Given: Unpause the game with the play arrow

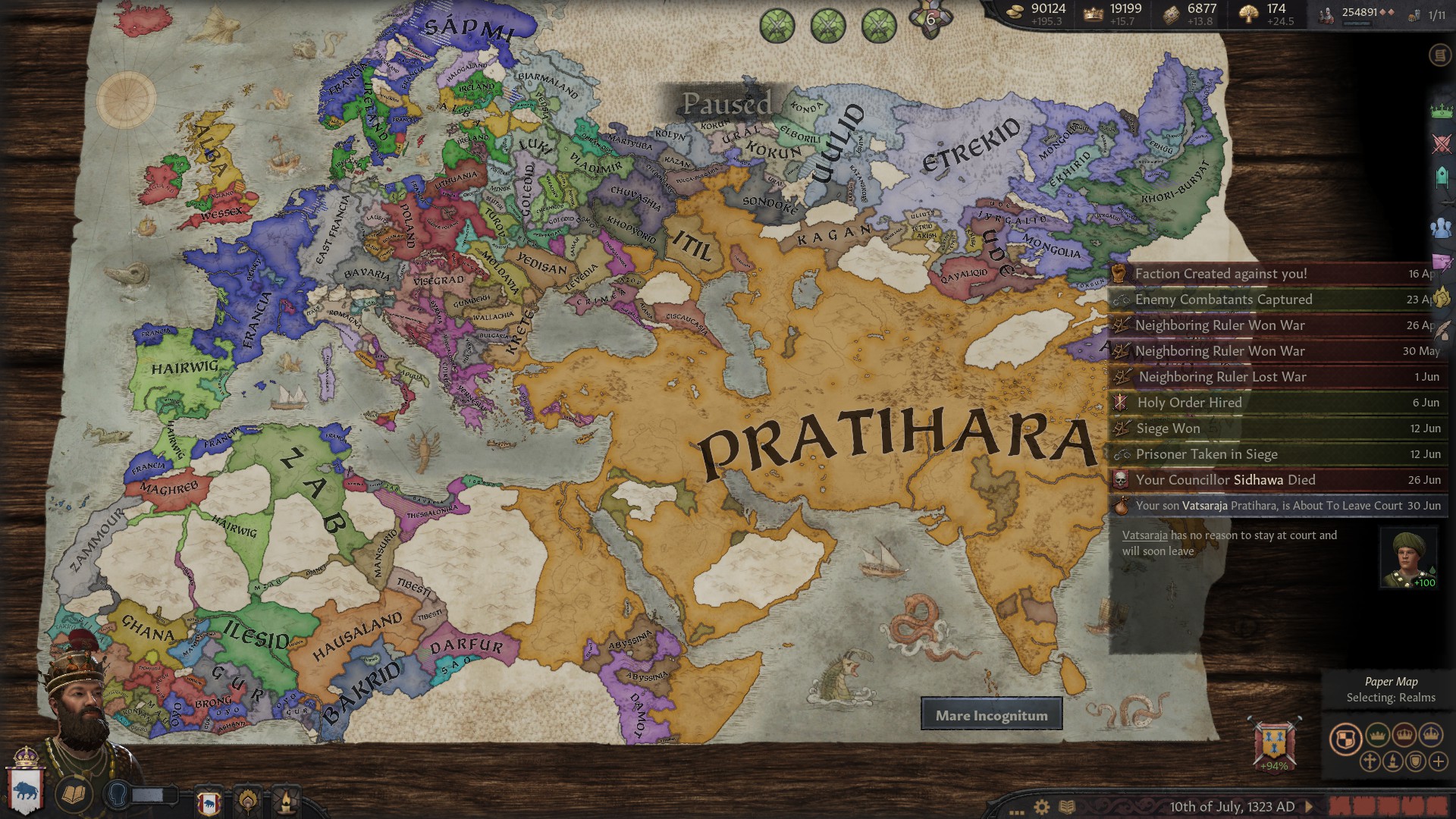Looking at the screenshot, I should tap(1308, 807).
